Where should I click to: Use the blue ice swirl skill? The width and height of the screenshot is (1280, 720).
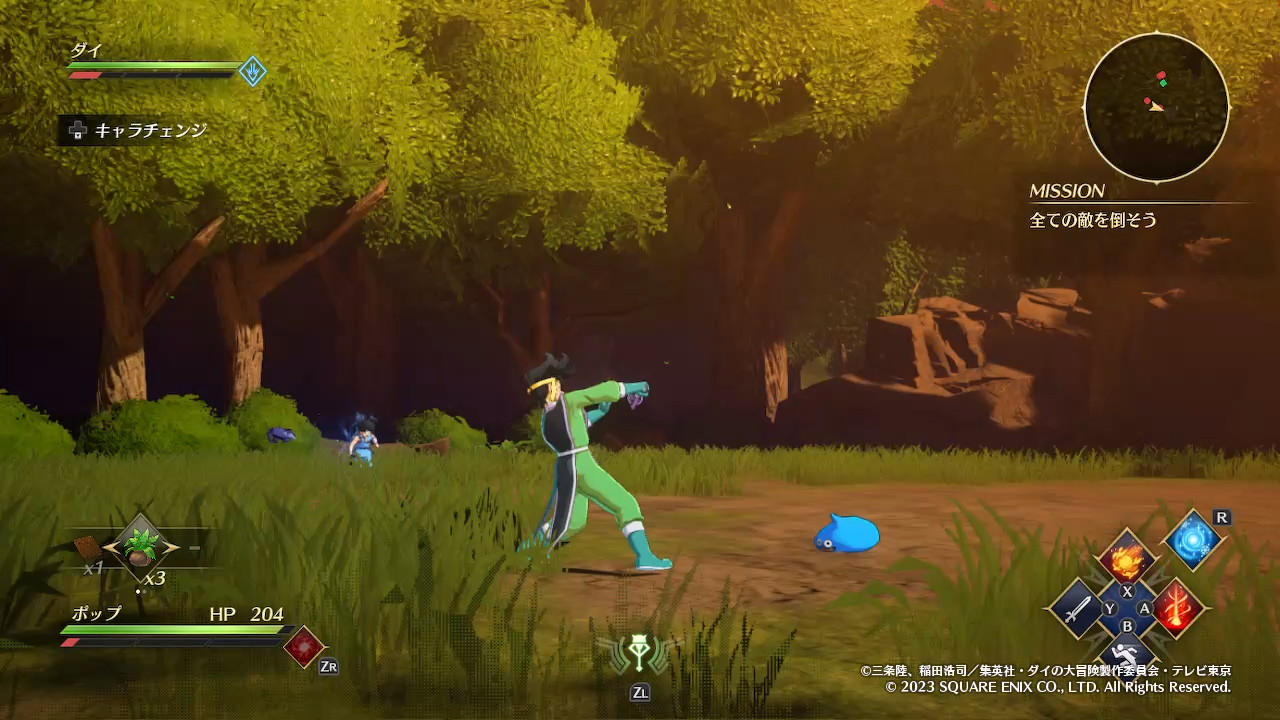click(1193, 541)
